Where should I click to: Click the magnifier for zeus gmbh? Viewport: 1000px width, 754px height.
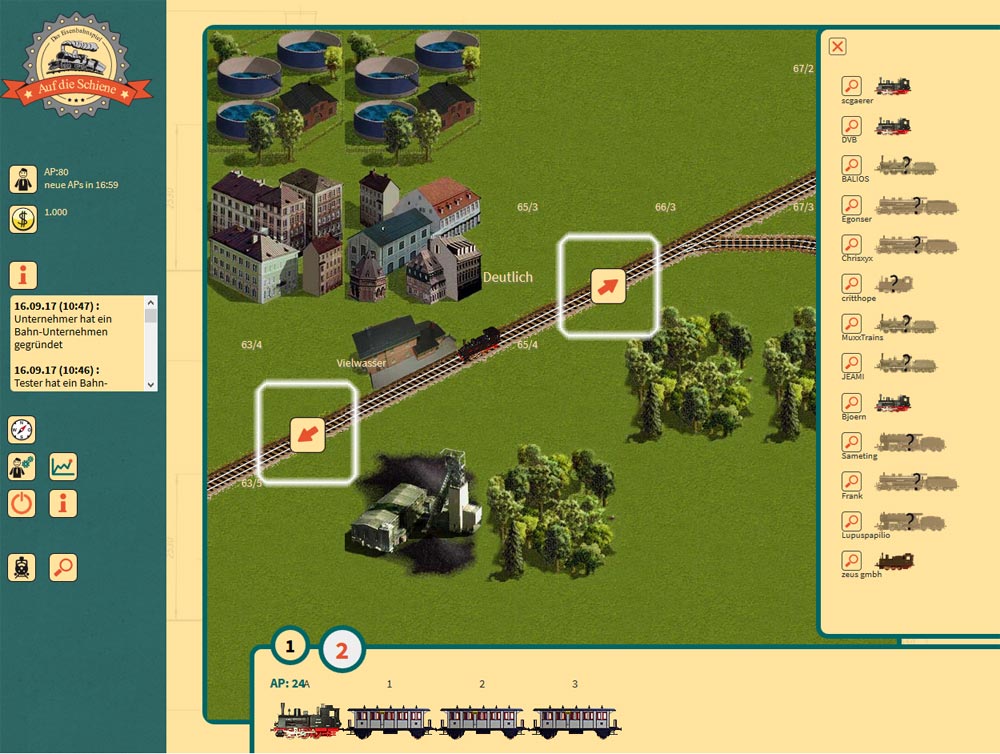851,561
